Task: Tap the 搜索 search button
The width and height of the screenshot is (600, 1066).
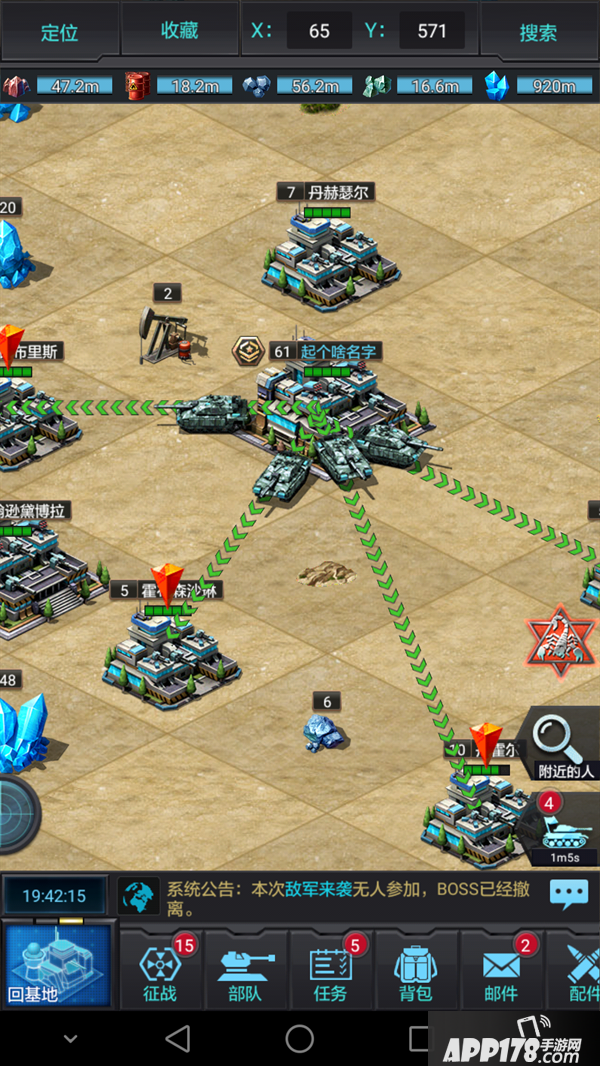Action: point(538,31)
